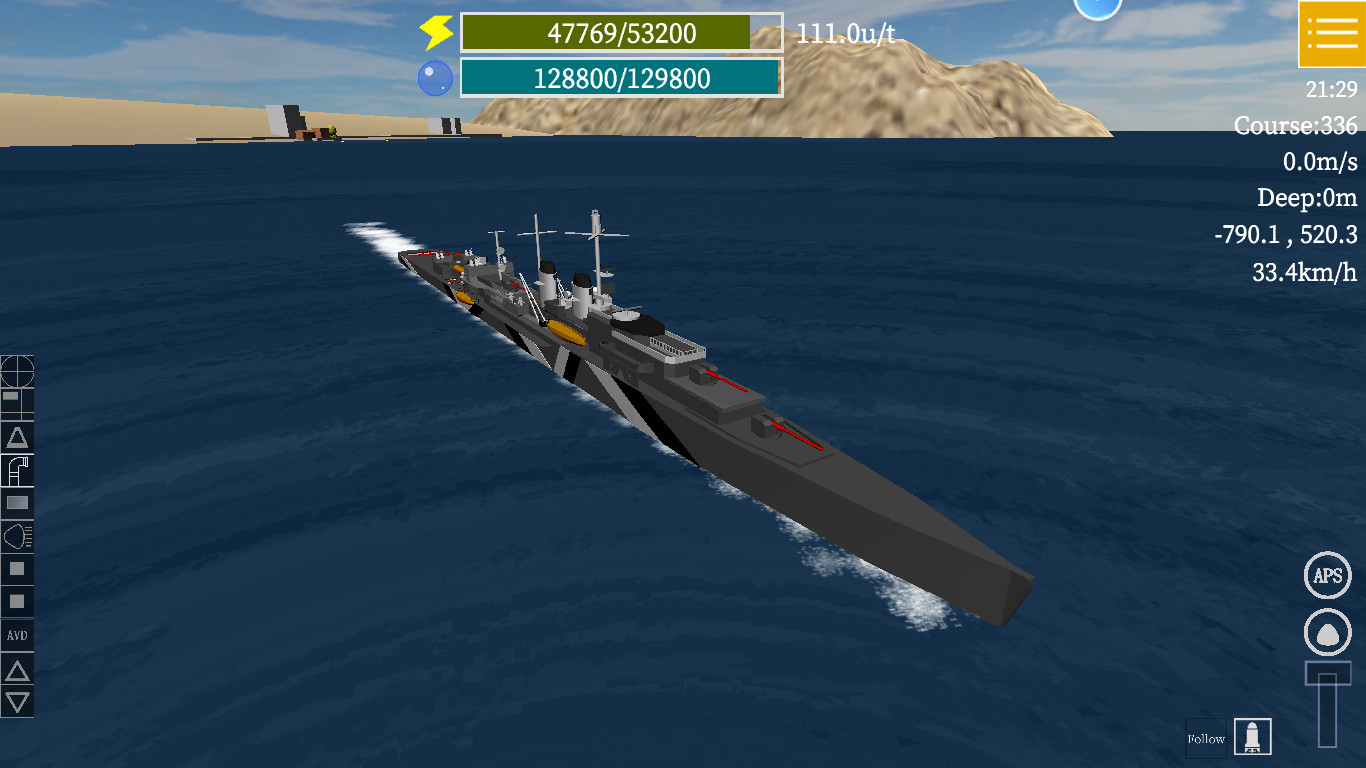Expand the upward triangle control
The height and width of the screenshot is (768, 1366).
(16, 668)
